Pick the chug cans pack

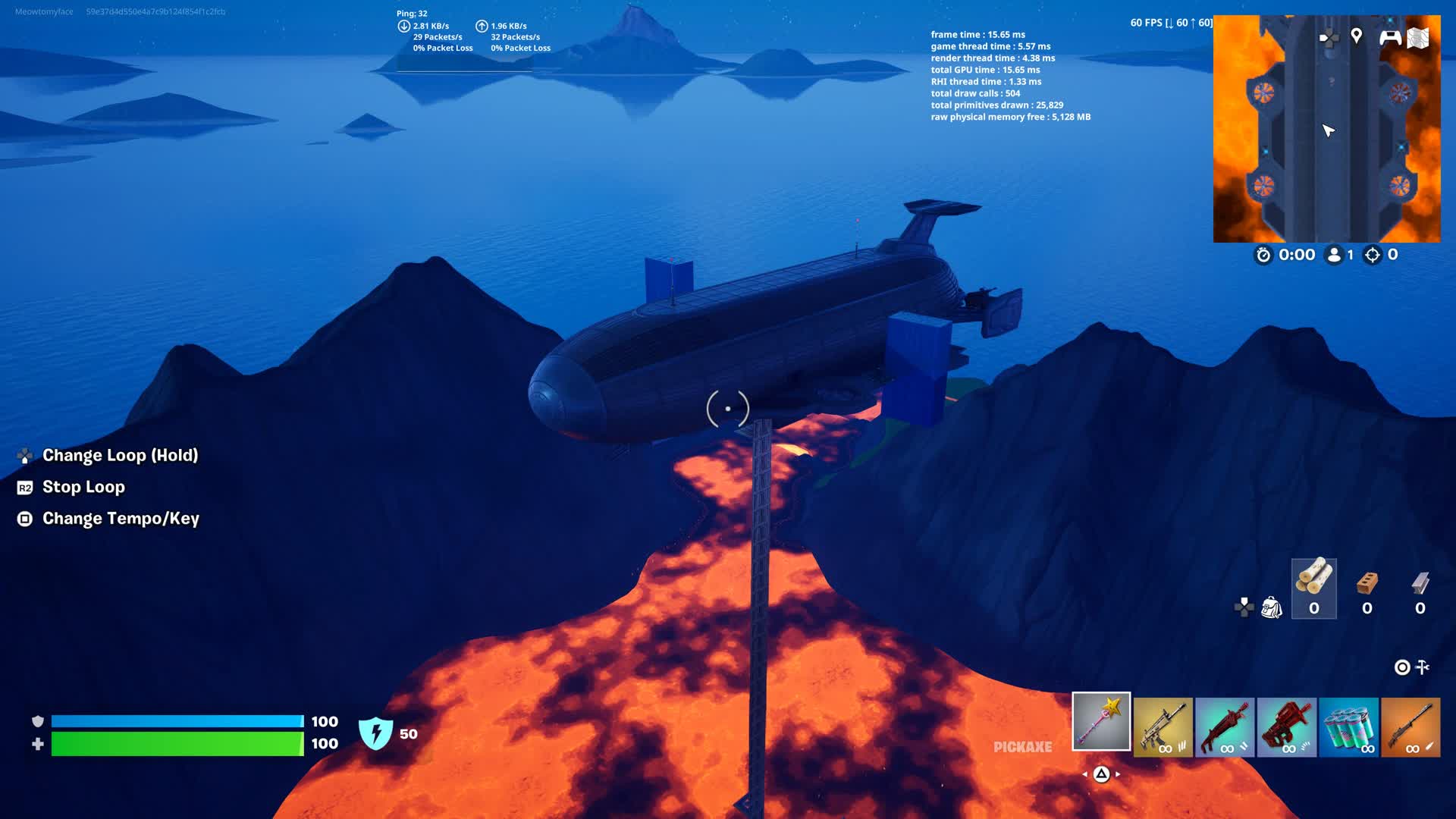point(1348,727)
